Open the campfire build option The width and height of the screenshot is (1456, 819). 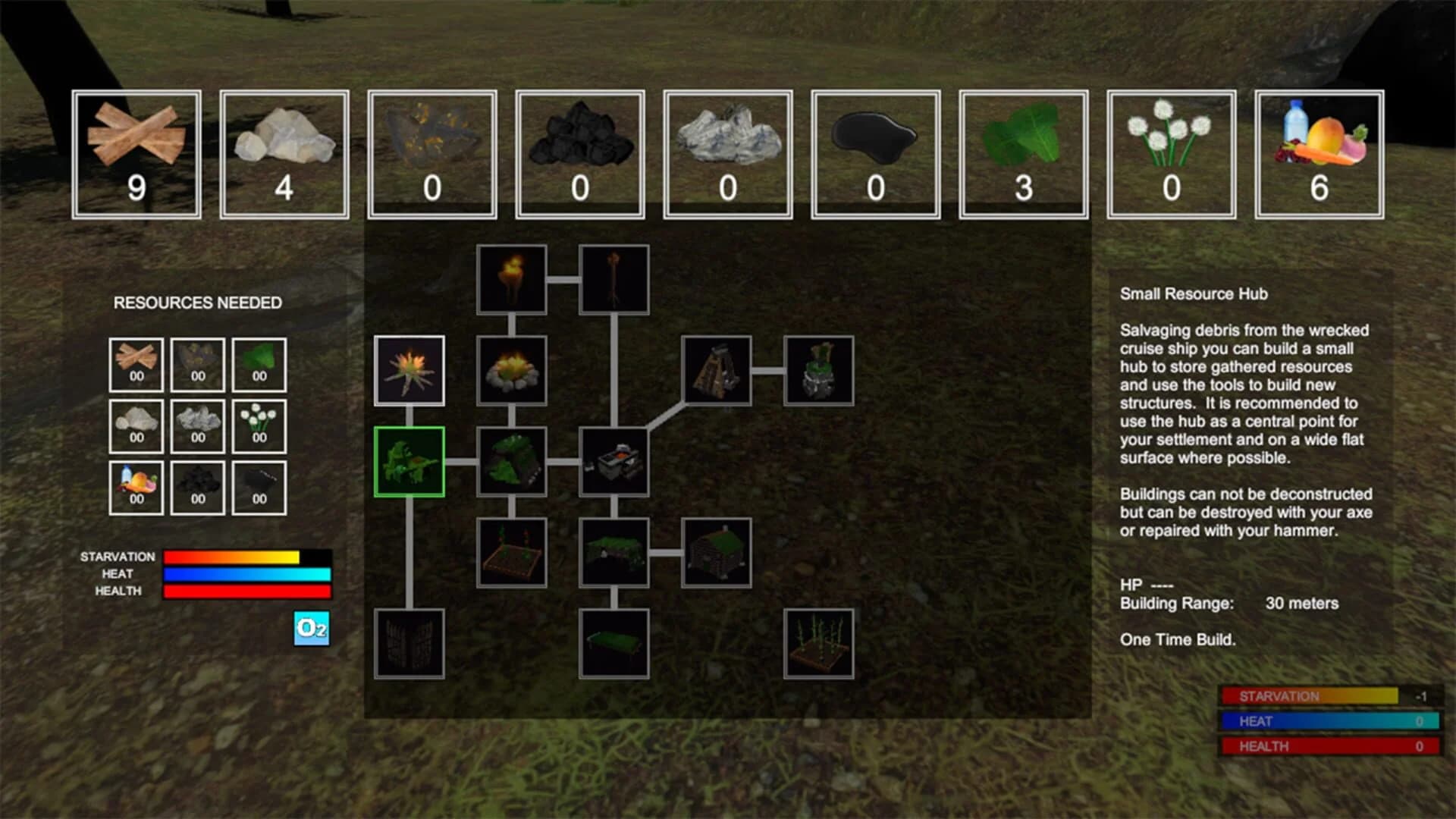coord(511,372)
